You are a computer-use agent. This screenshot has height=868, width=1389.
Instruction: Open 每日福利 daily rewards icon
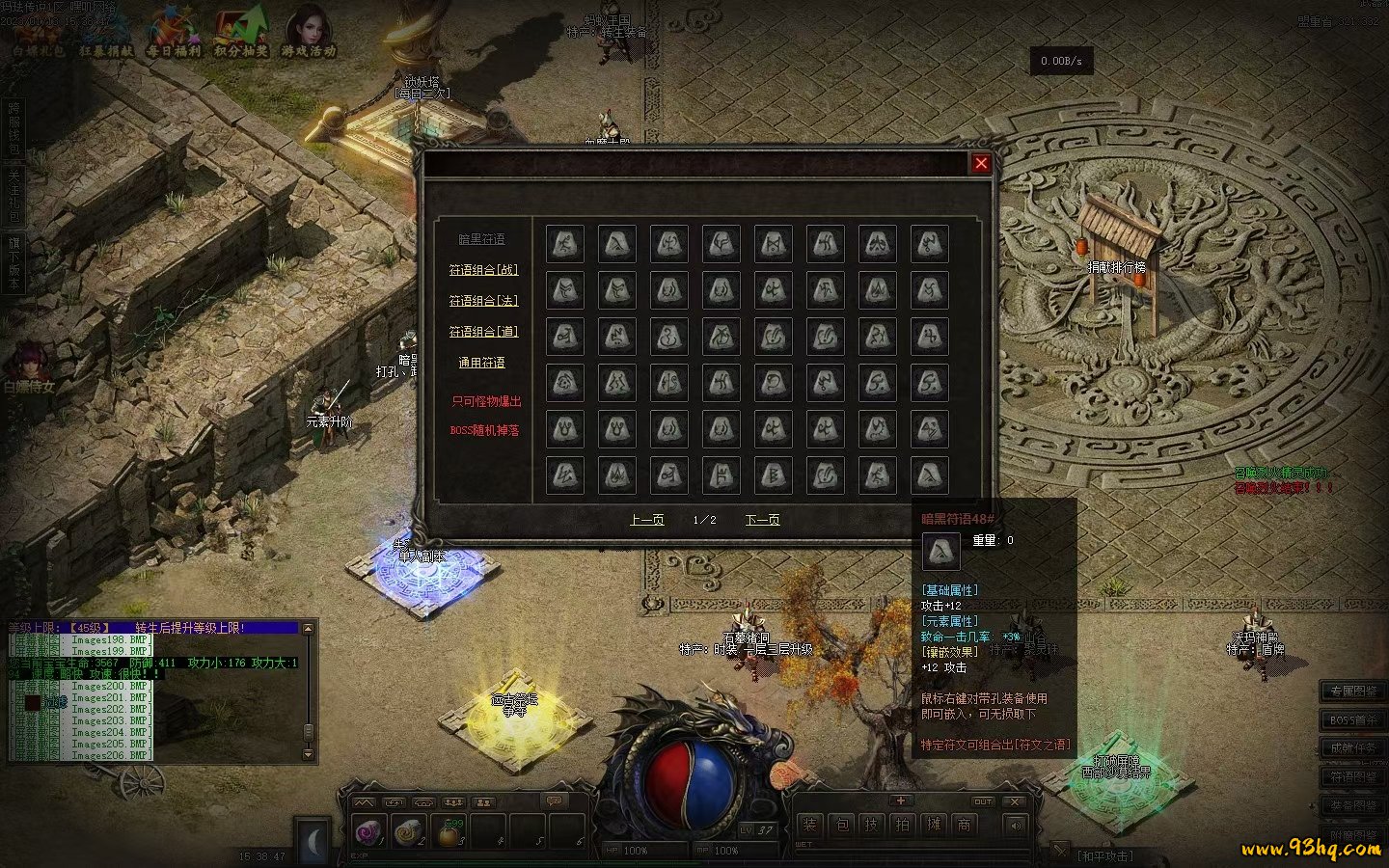[x=174, y=34]
